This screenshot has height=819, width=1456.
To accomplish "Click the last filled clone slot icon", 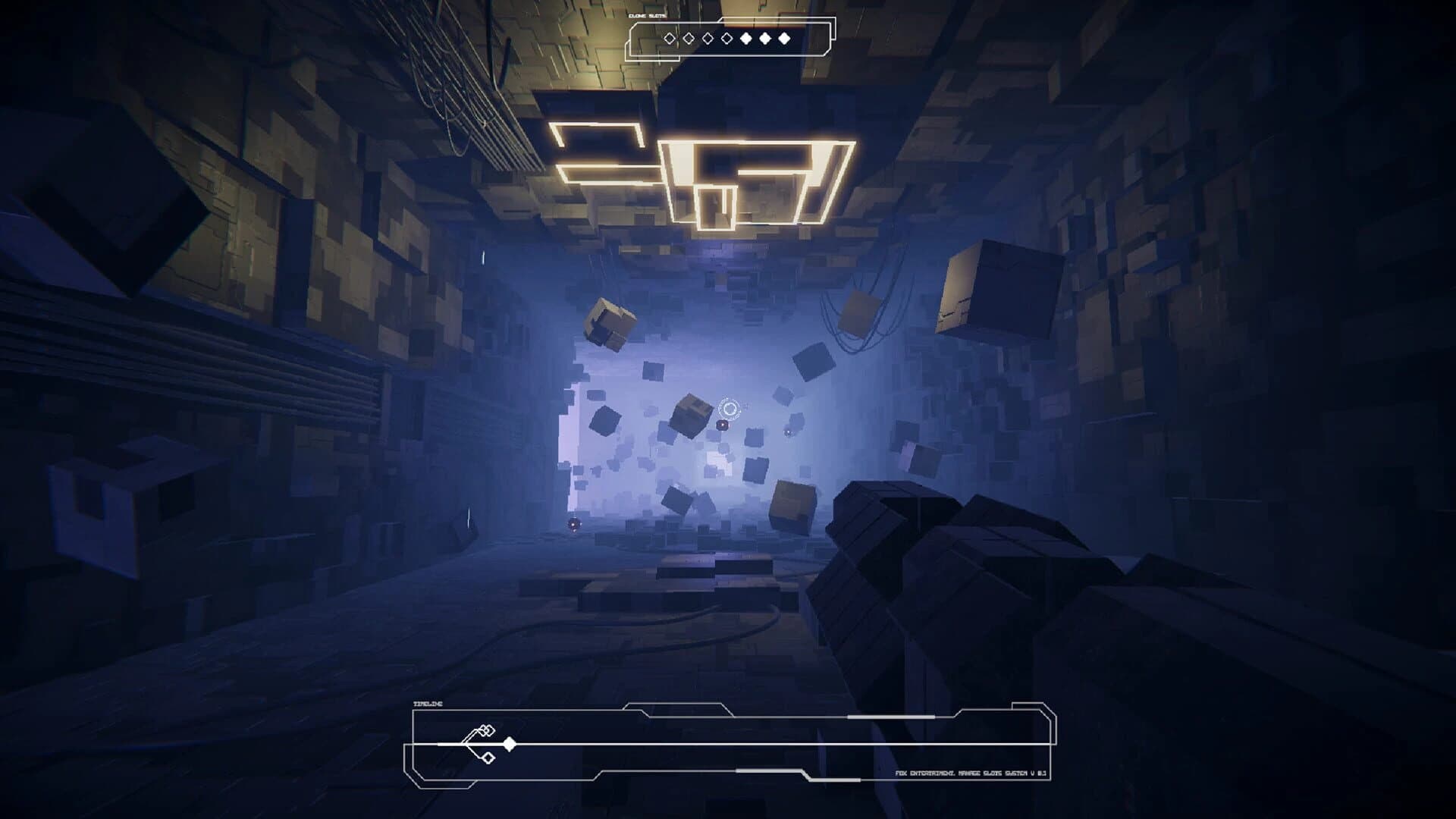I will [x=783, y=36].
